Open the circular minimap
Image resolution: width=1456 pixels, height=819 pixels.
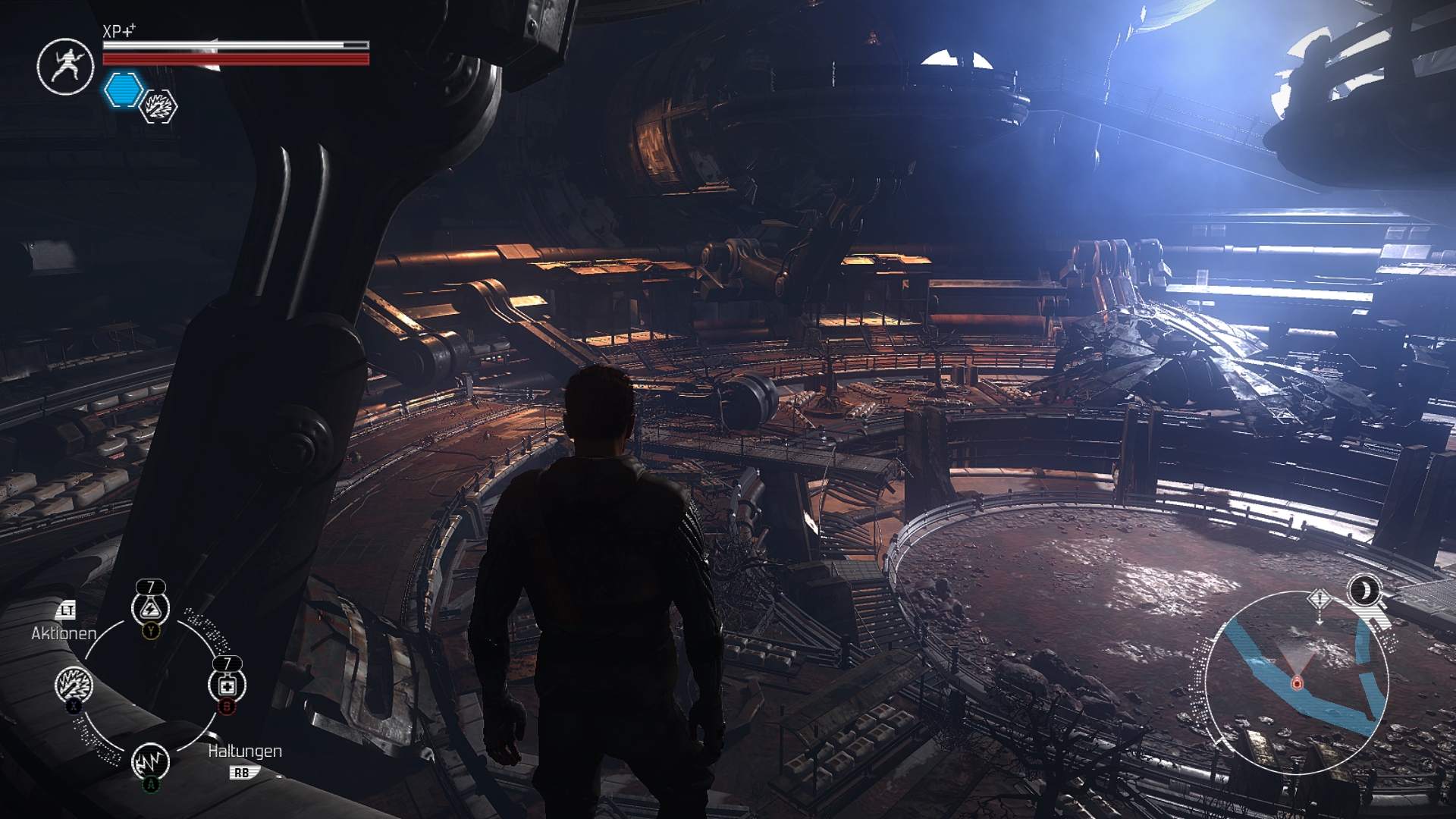[x=1297, y=682]
